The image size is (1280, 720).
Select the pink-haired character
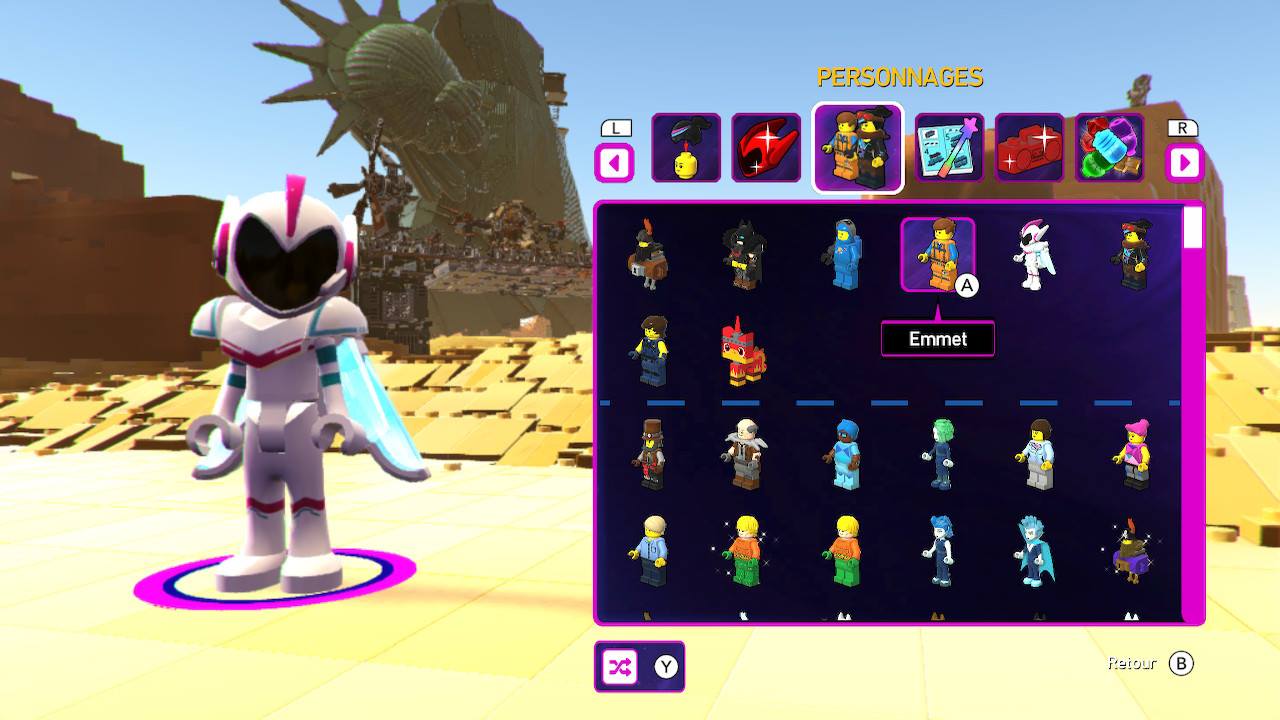(x=1131, y=455)
